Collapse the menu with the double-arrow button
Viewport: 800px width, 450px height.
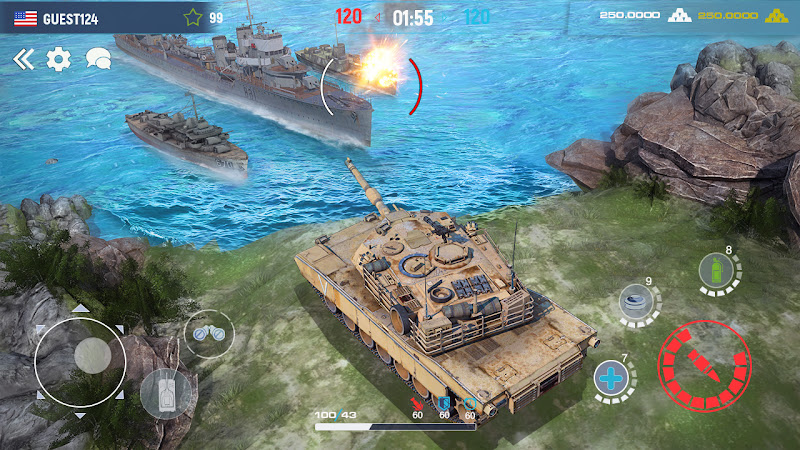click(23, 60)
